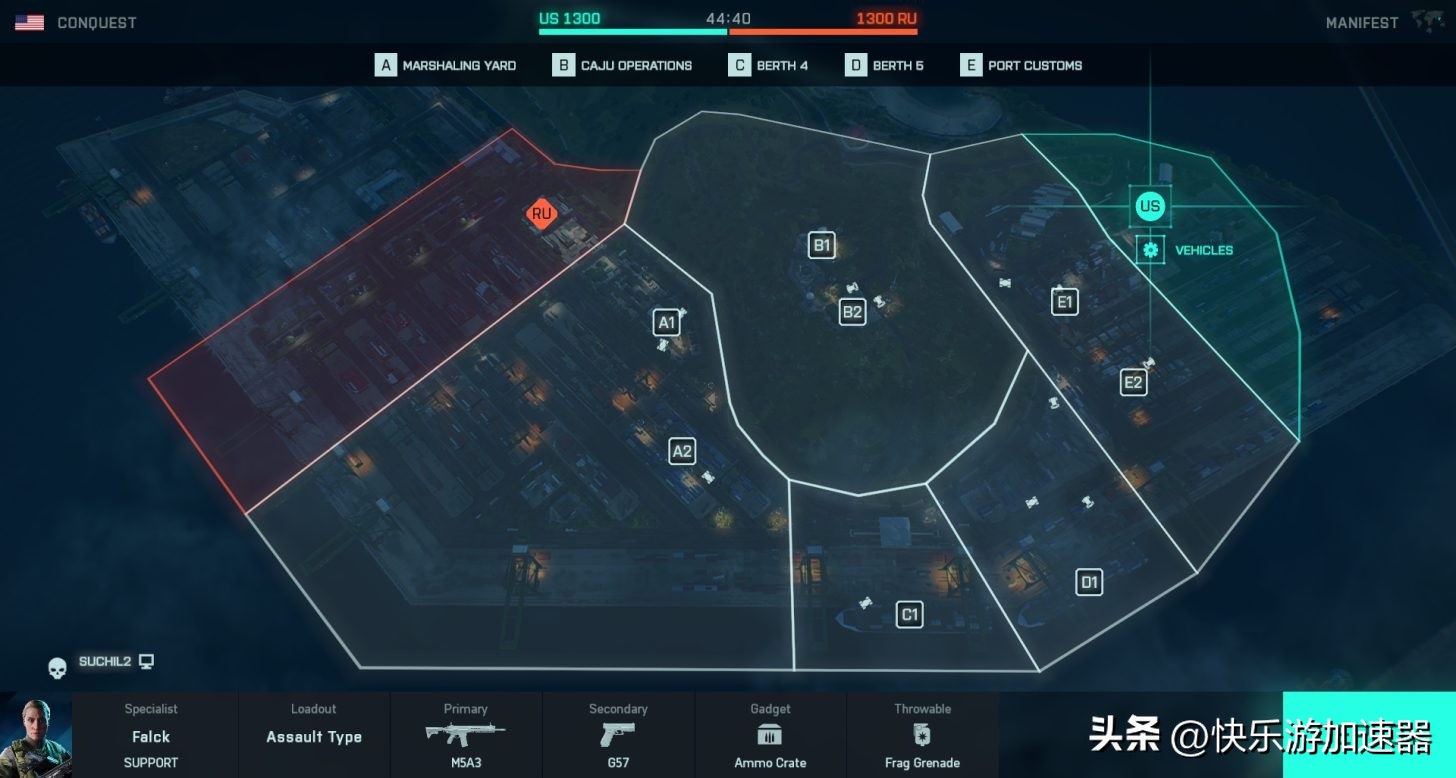Viewport: 1456px width, 778px height.
Task: Toggle the D1 flag selection
Action: click(x=1089, y=581)
